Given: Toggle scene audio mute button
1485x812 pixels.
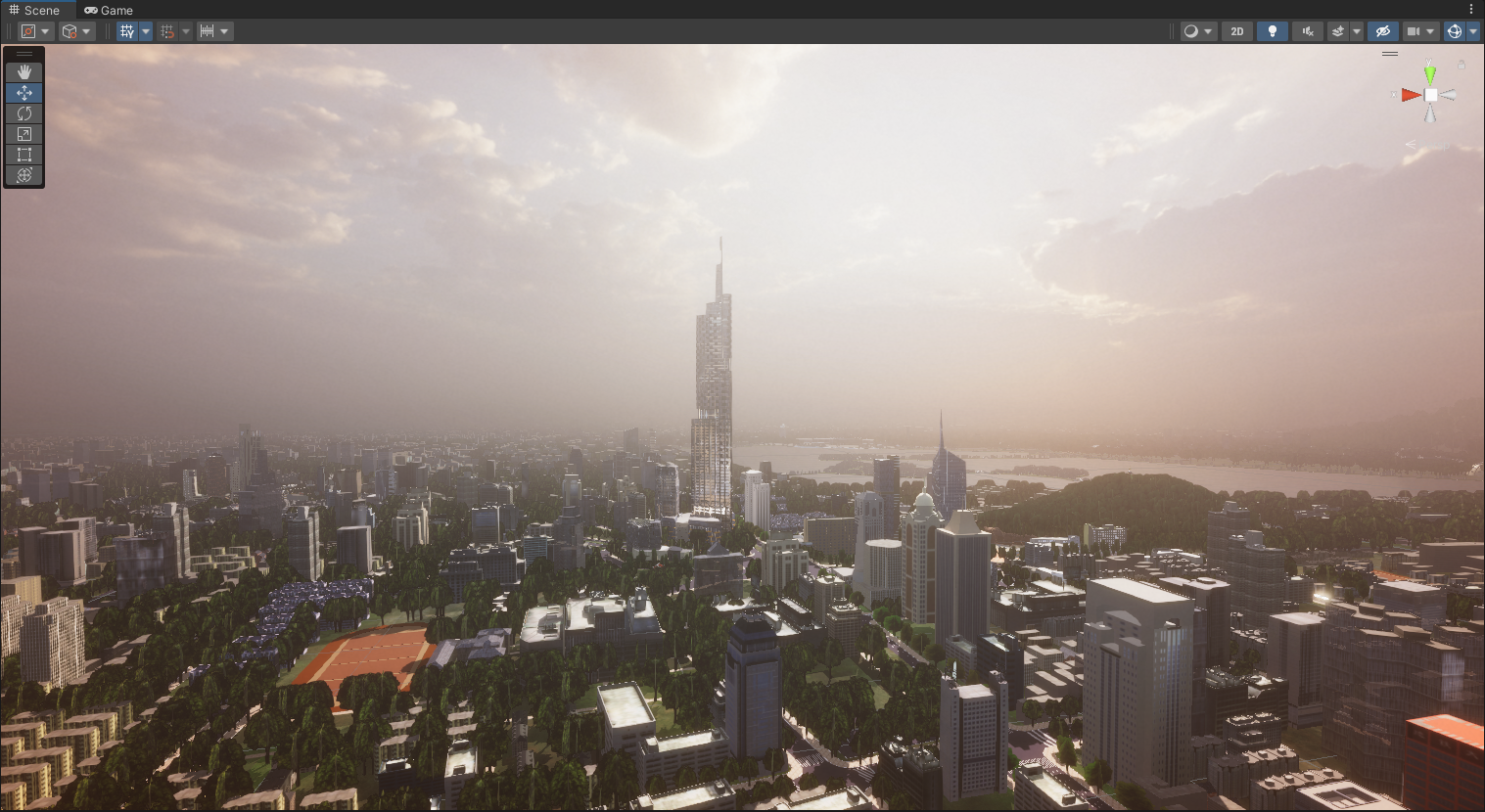Looking at the screenshot, I should click(x=1308, y=31).
